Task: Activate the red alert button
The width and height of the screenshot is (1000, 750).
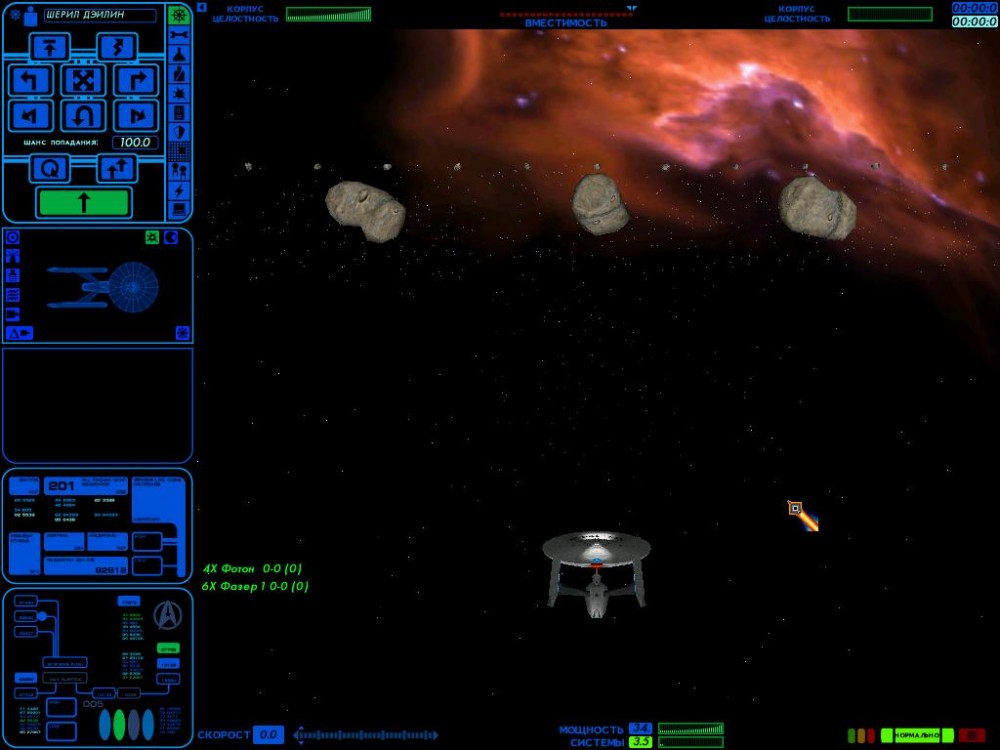Action: (971, 735)
